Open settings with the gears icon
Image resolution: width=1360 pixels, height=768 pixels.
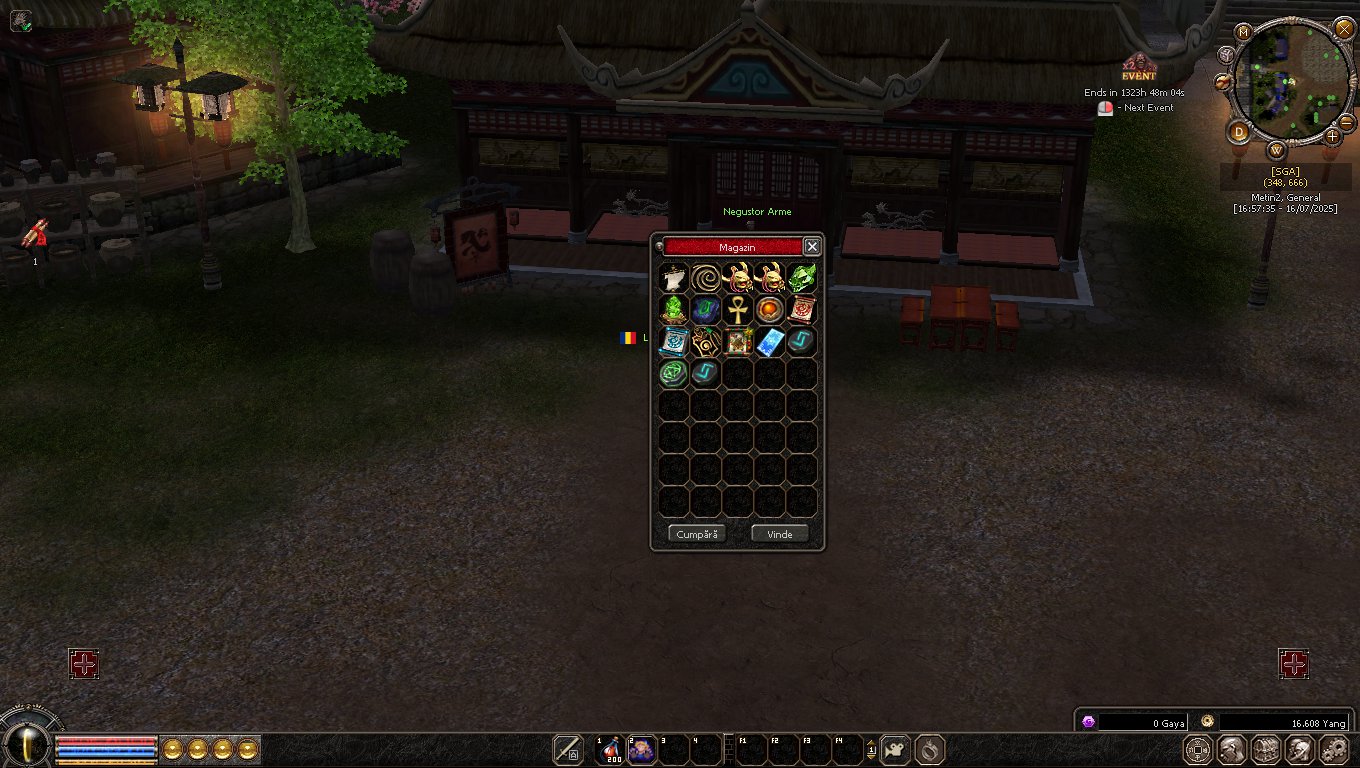(1334, 749)
